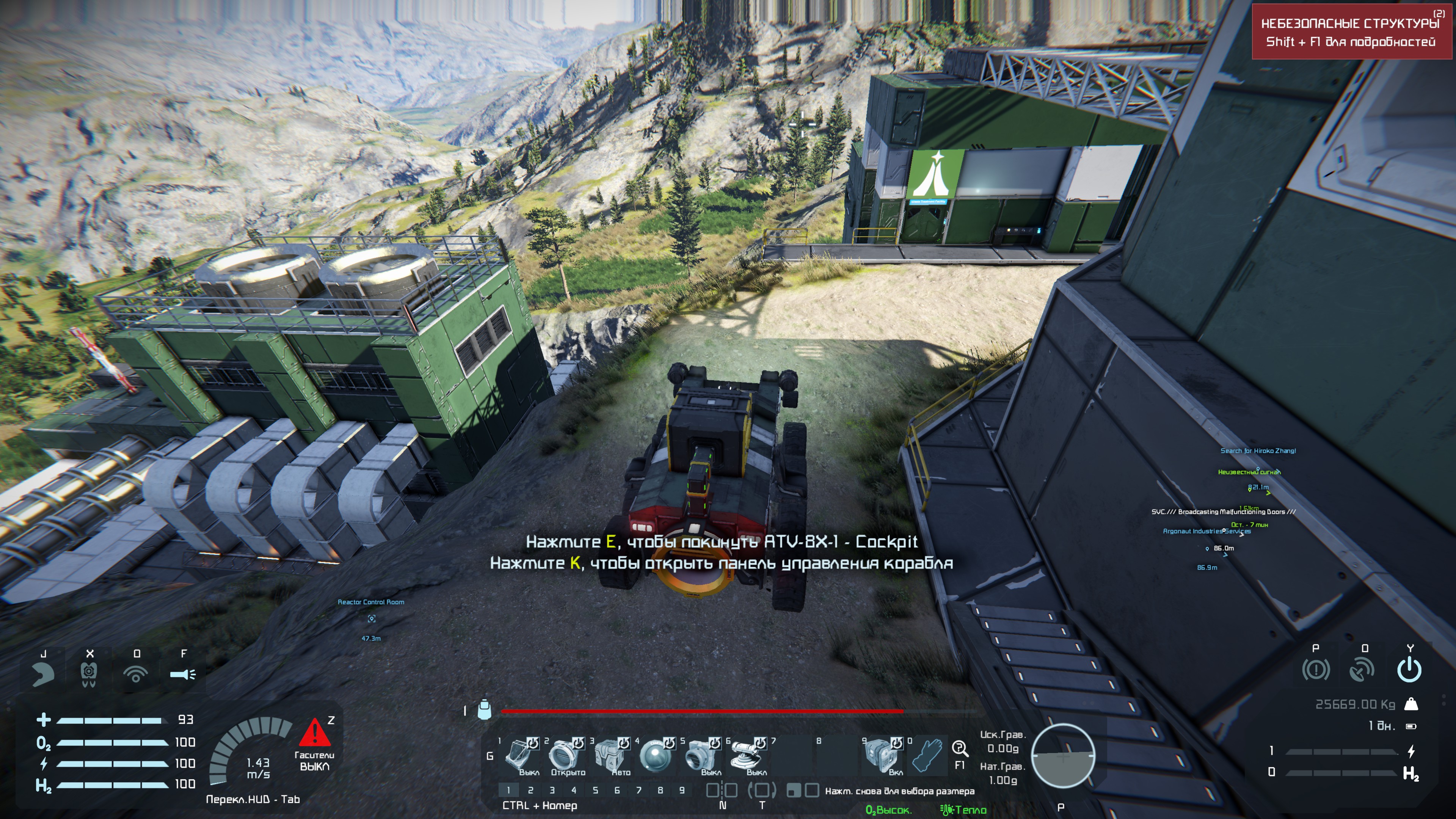Image resolution: width=1456 pixels, height=819 pixels.
Task: Toggle the vehicle power icon
Action: pos(1409,670)
